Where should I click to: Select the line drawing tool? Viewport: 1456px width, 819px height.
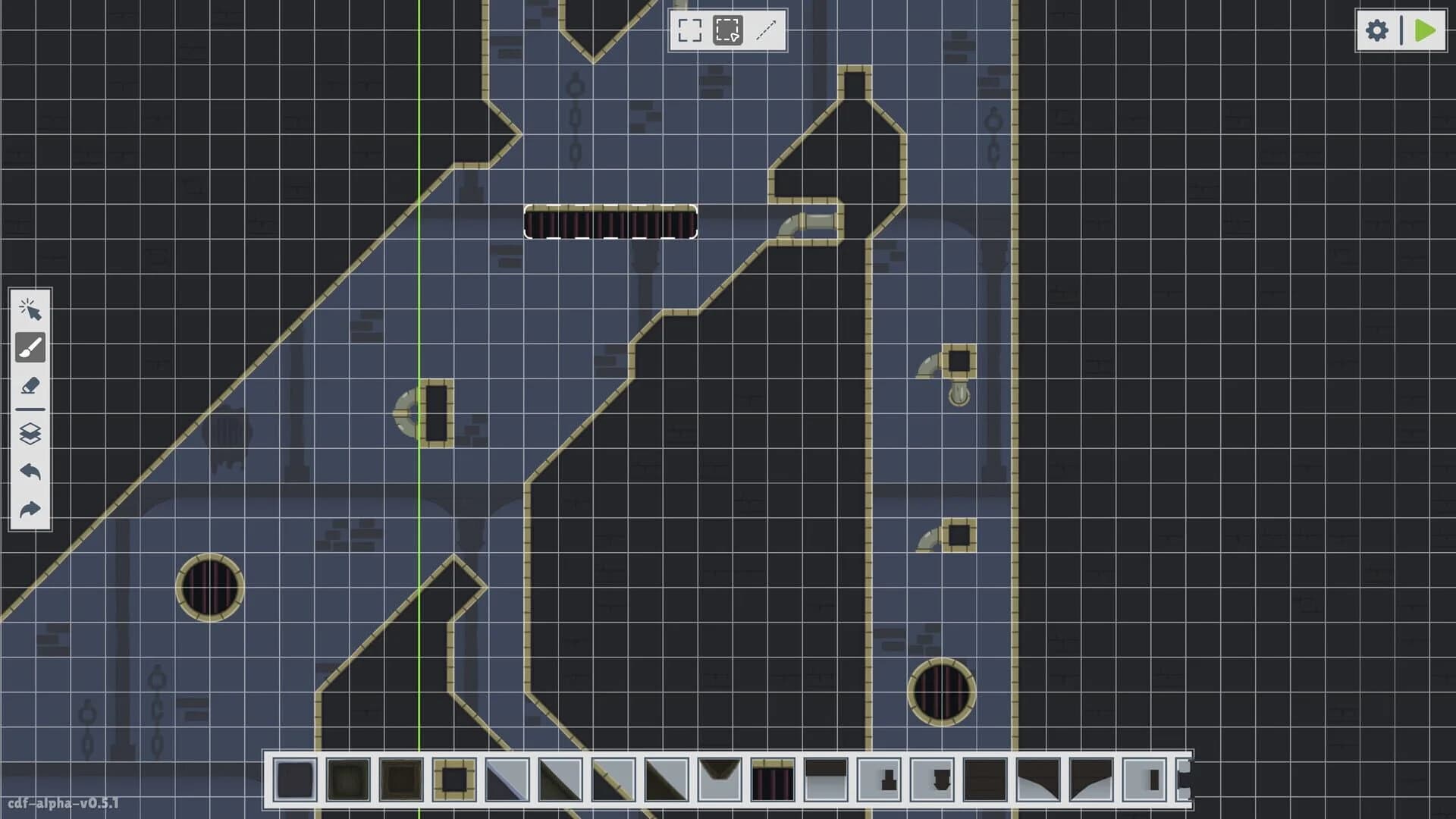[767, 32]
